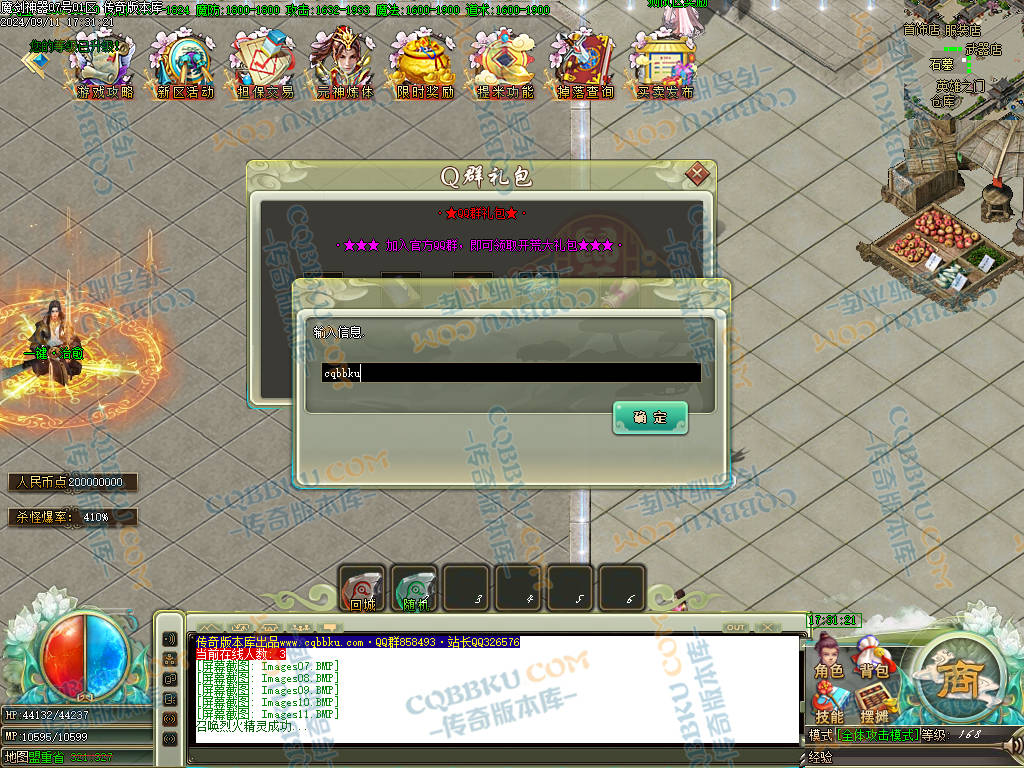This screenshot has width=1024, height=768.
Task: Open the shop with the round 商 button
Action: pyautogui.click(x=960, y=678)
